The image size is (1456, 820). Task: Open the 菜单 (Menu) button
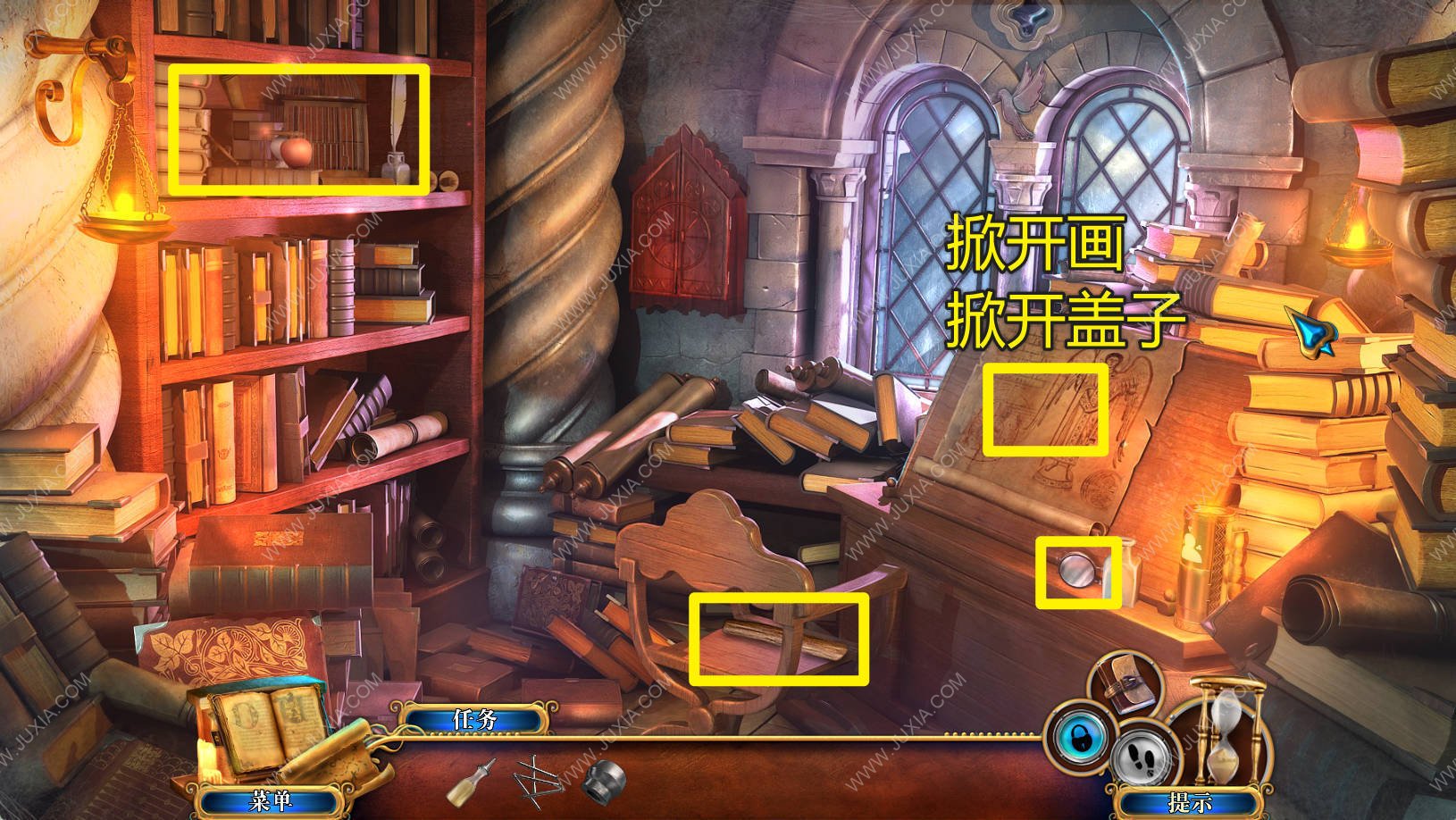click(270, 801)
